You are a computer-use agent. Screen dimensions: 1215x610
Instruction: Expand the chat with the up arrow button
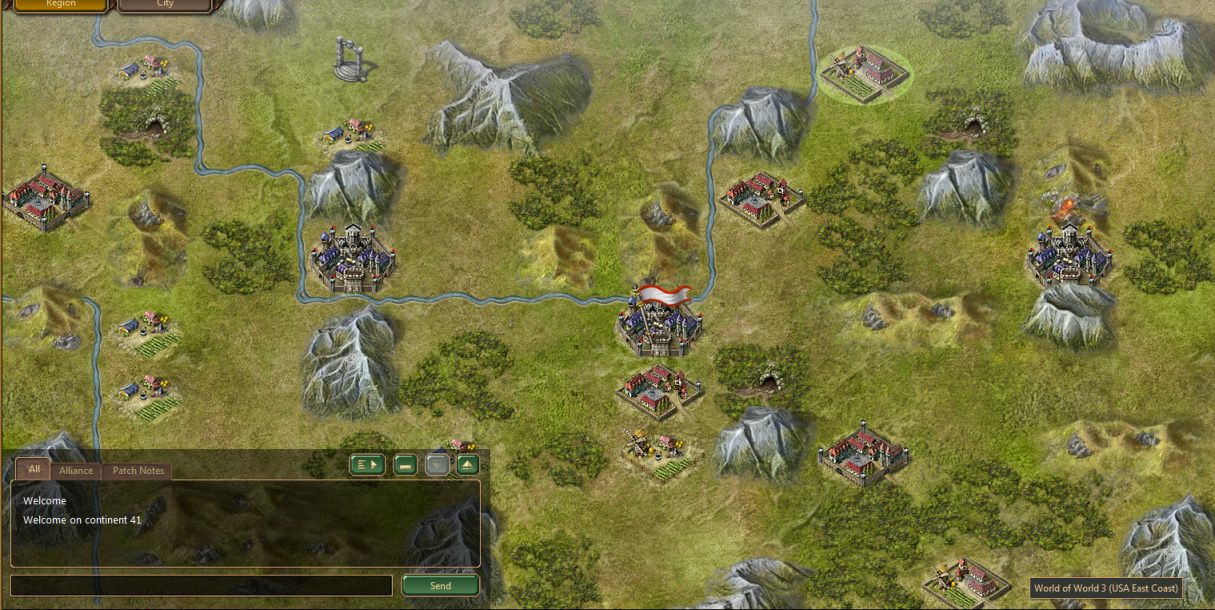click(468, 464)
